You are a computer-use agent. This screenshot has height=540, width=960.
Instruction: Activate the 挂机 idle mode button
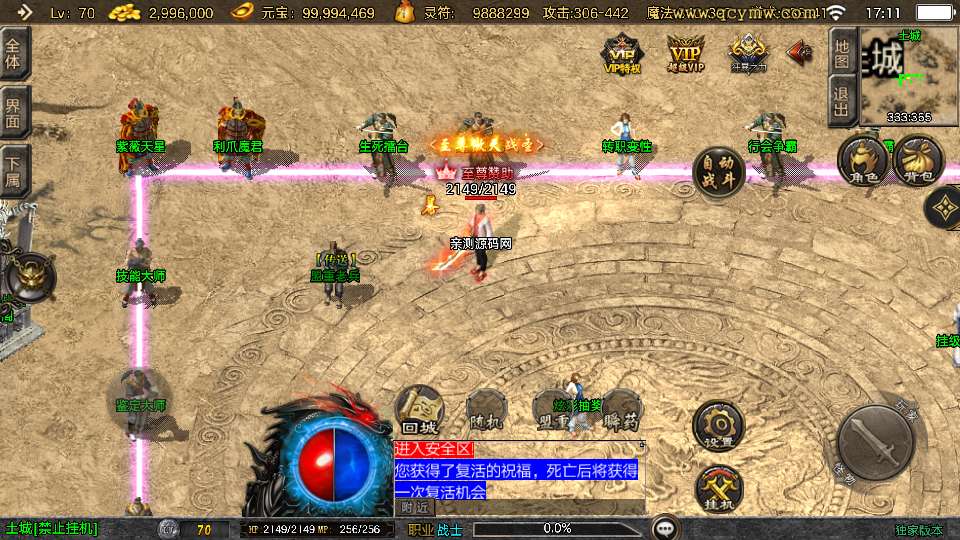click(718, 488)
